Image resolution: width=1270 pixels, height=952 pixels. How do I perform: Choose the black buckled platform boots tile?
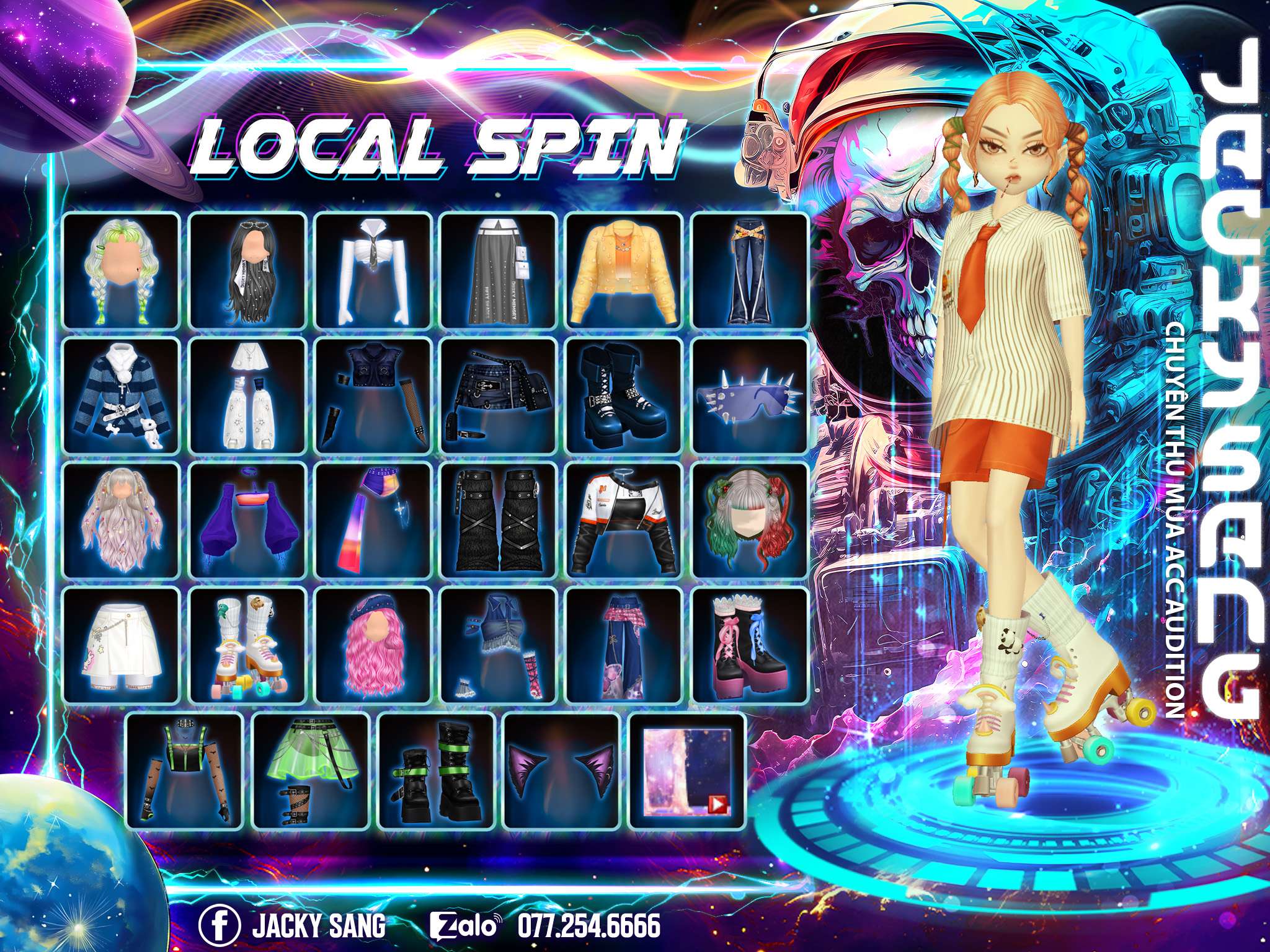pos(624,397)
